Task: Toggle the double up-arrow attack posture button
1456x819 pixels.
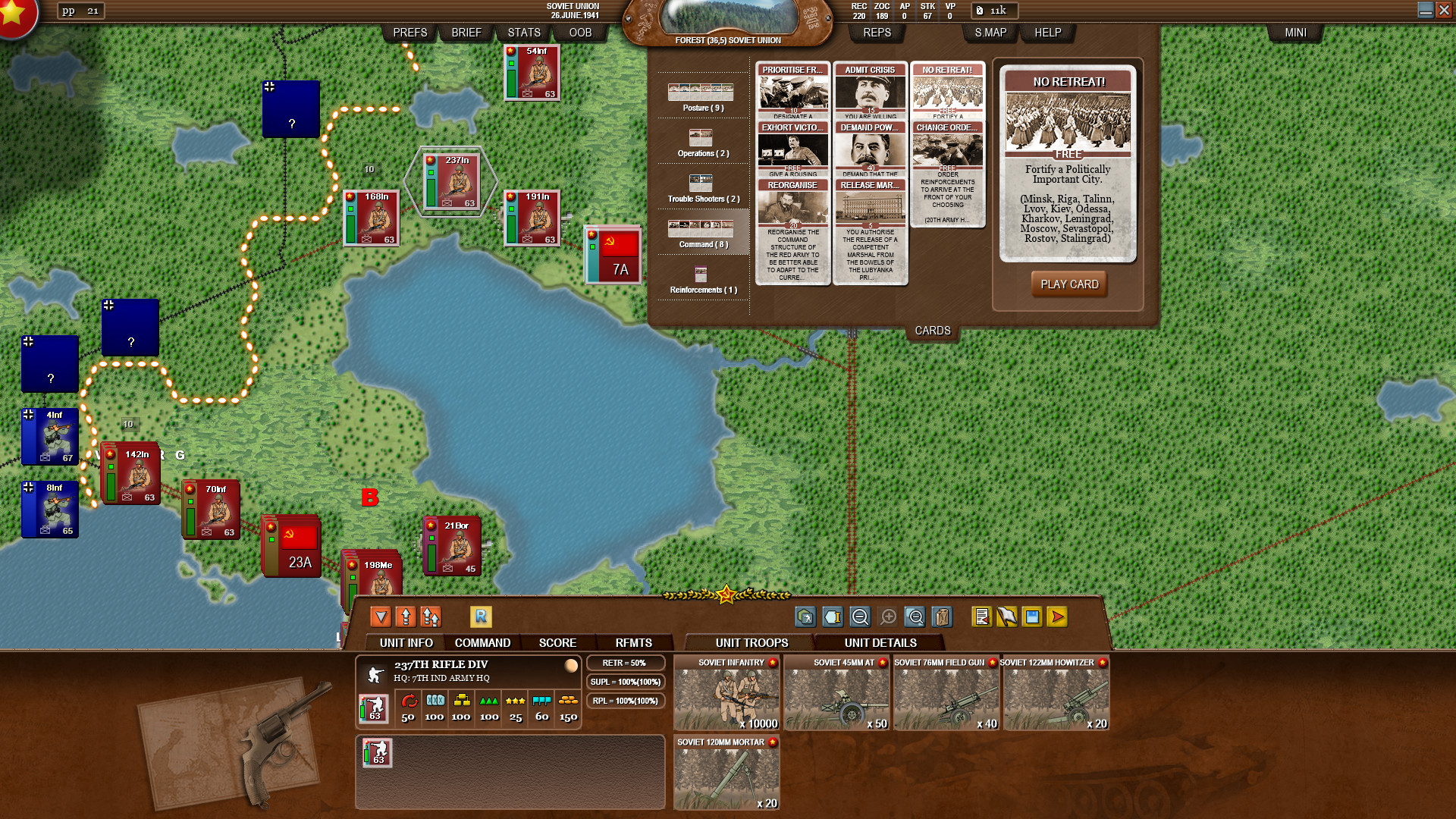Action: 431,617
